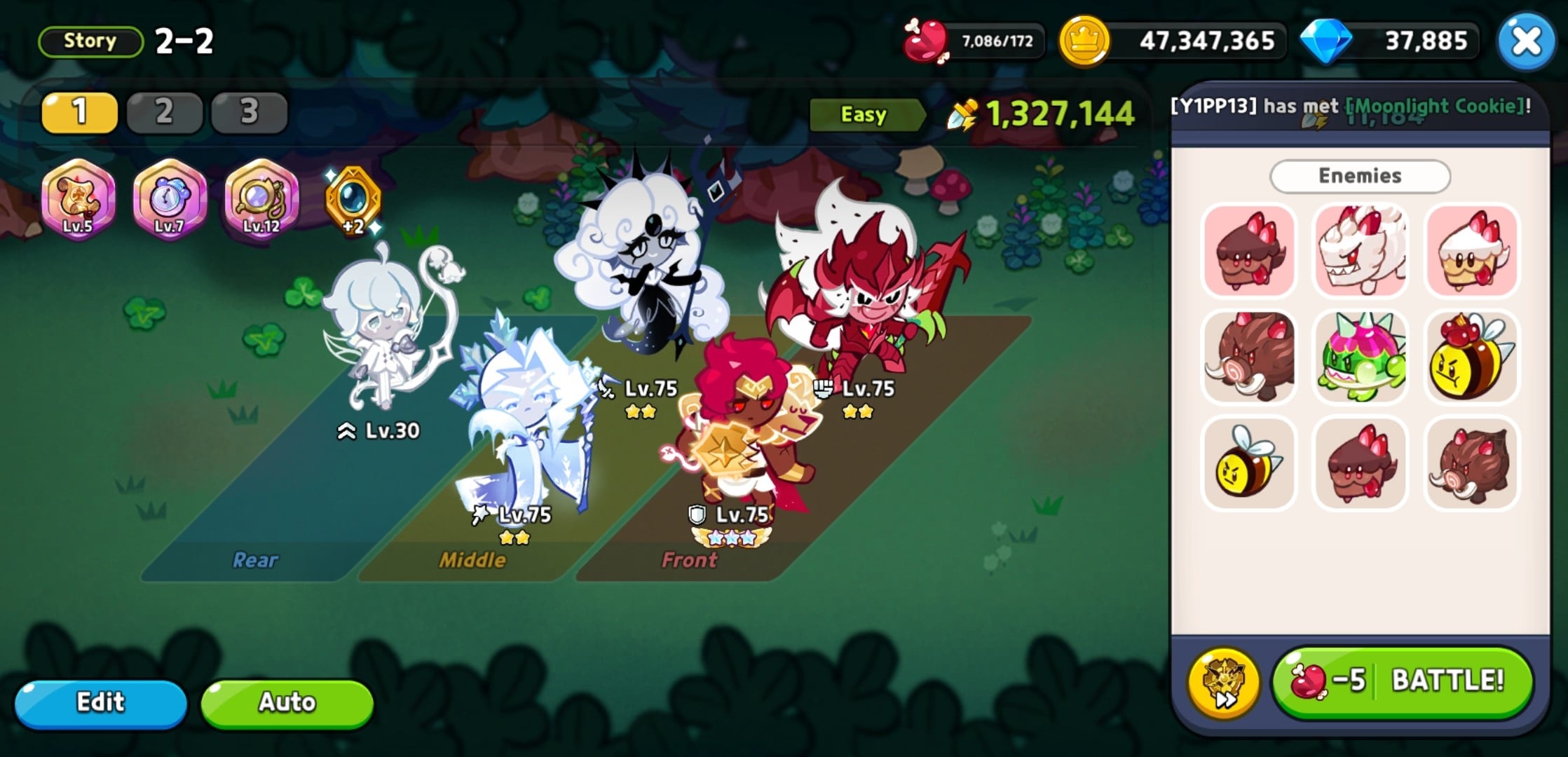Open the Edit team screen
This screenshot has width=1568, height=757.
click(102, 703)
